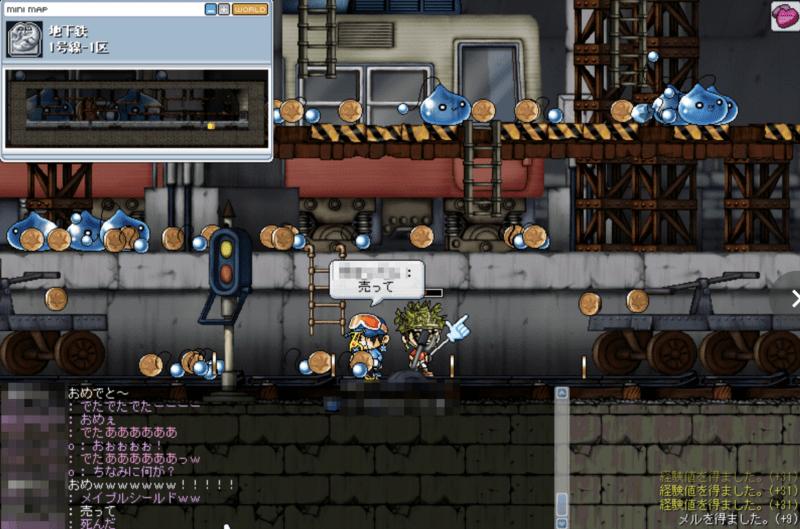The height and width of the screenshot is (529, 800).
Task: Select the stone map emblem icon
Action: [x=25, y=39]
